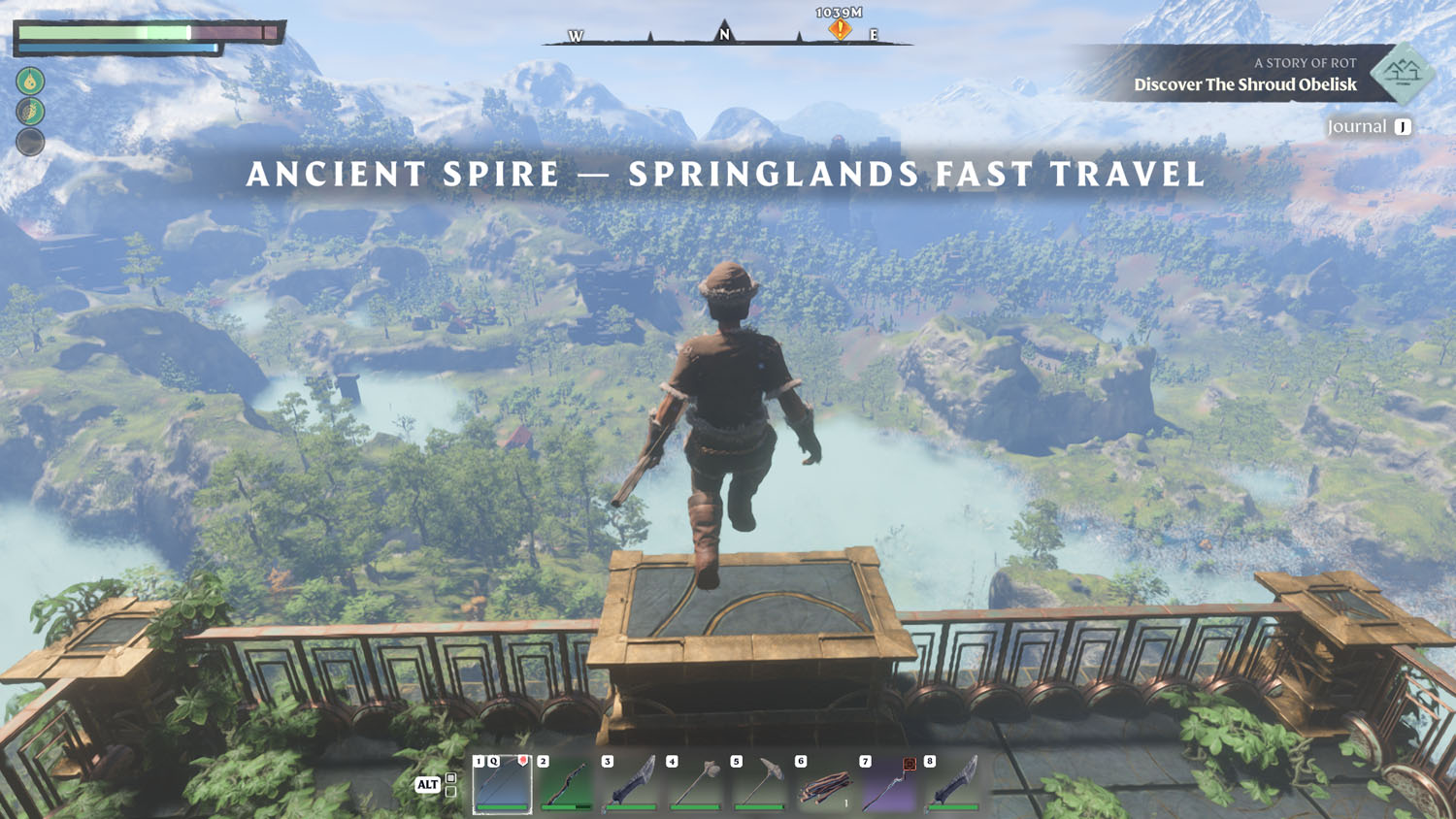Image resolution: width=1456 pixels, height=819 pixels.
Task: Select the blade in hotbar slot 8
Action: click(x=953, y=784)
